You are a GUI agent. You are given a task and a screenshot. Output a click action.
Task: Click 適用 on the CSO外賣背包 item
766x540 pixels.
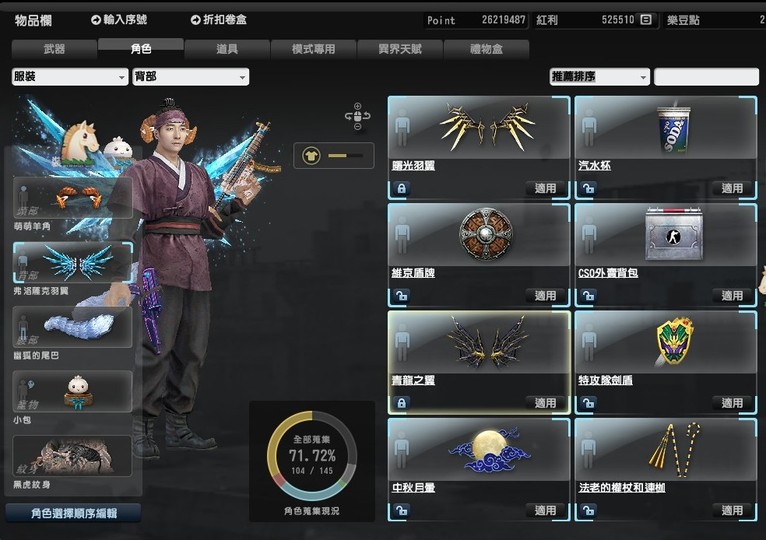pyautogui.click(x=732, y=296)
